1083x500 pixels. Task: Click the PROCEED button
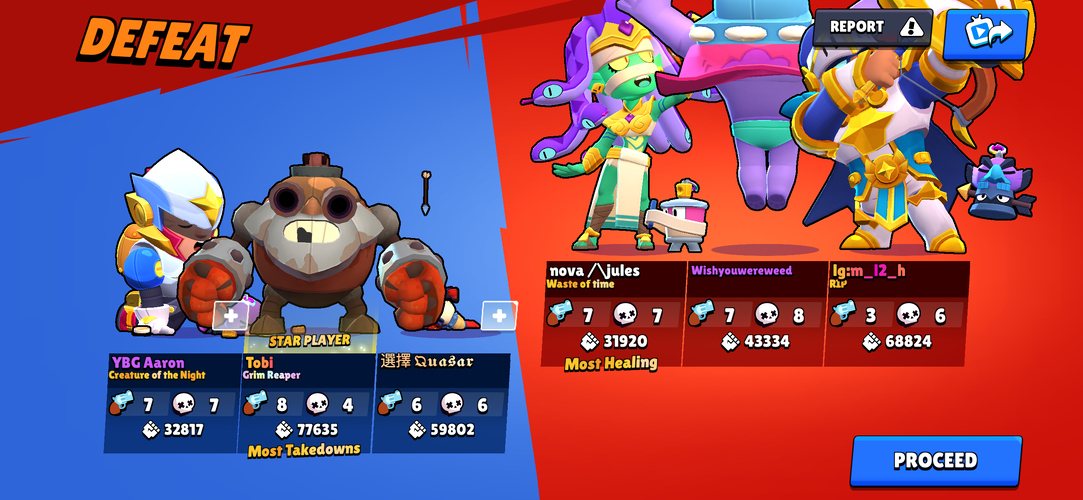pyautogui.click(x=935, y=461)
